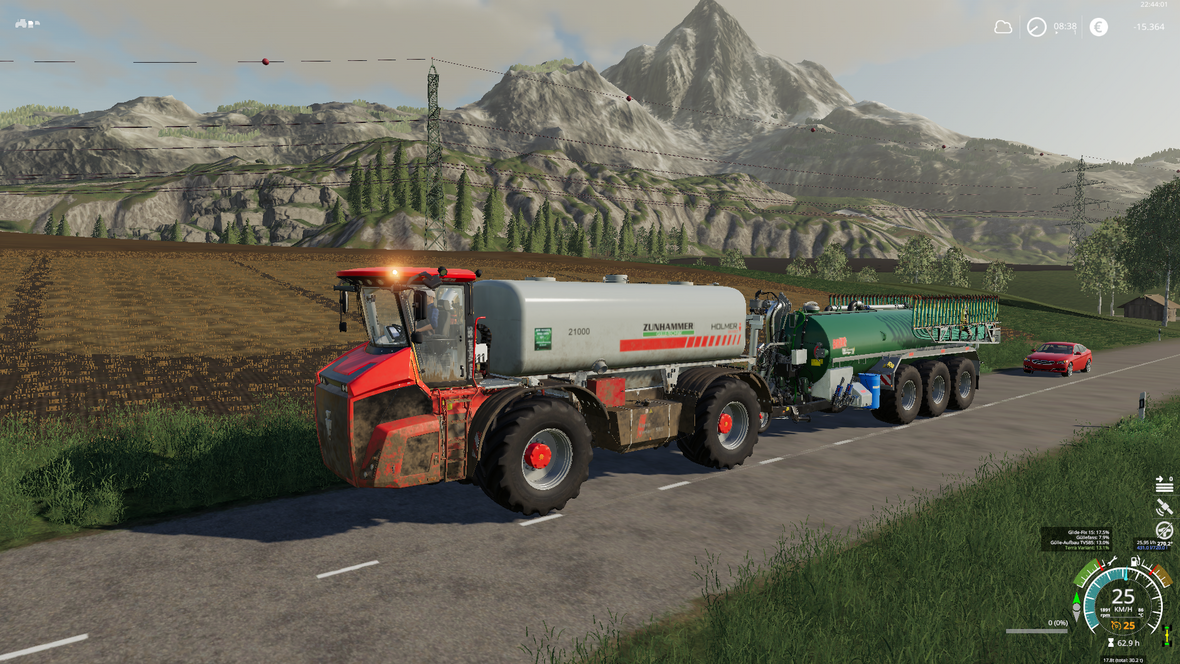Click the arrow-and-lines icon above the satellite
The width and height of the screenshot is (1180, 664).
[x=1164, y=485]
